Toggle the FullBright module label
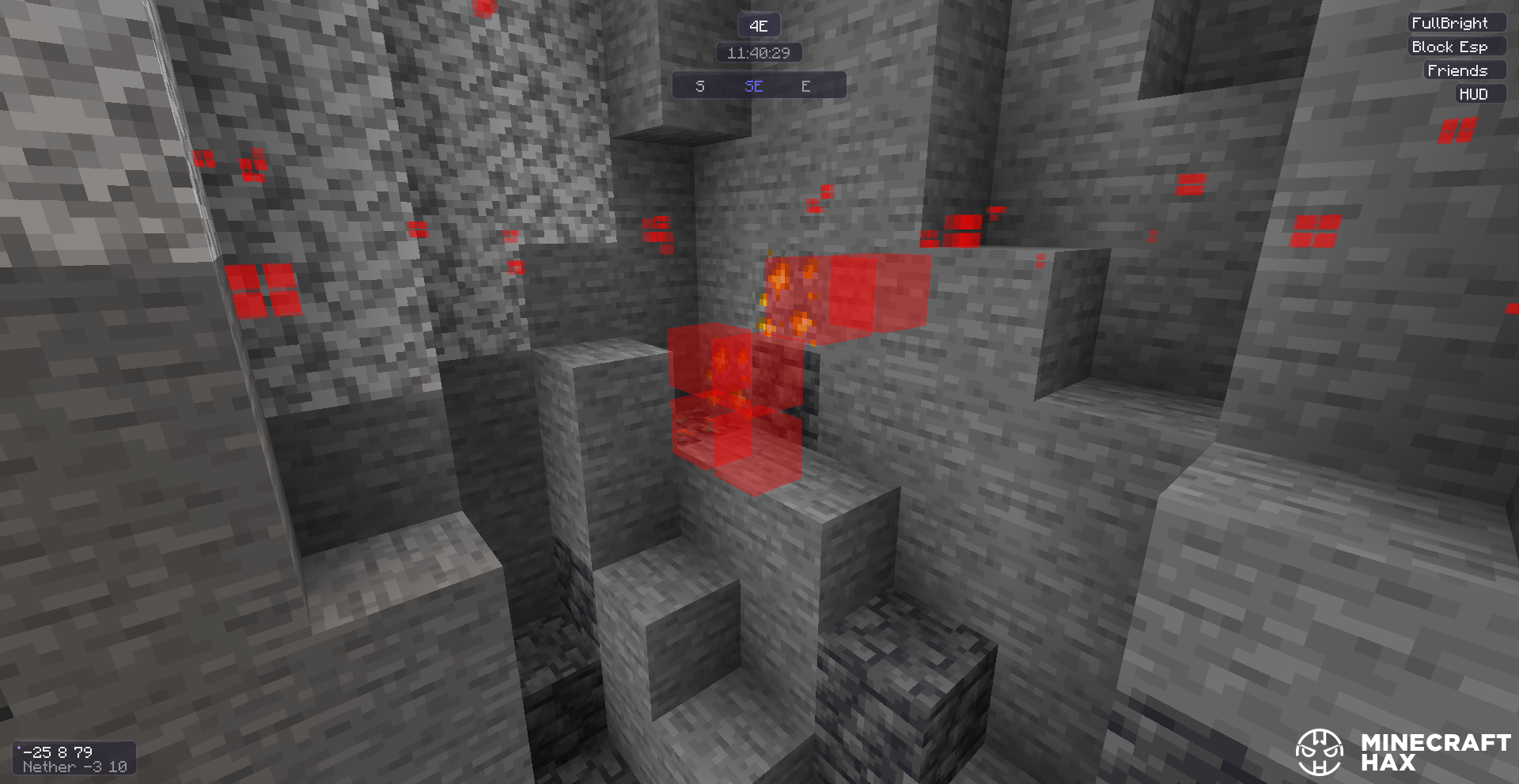The image size is (1519, 784). 1449,23
